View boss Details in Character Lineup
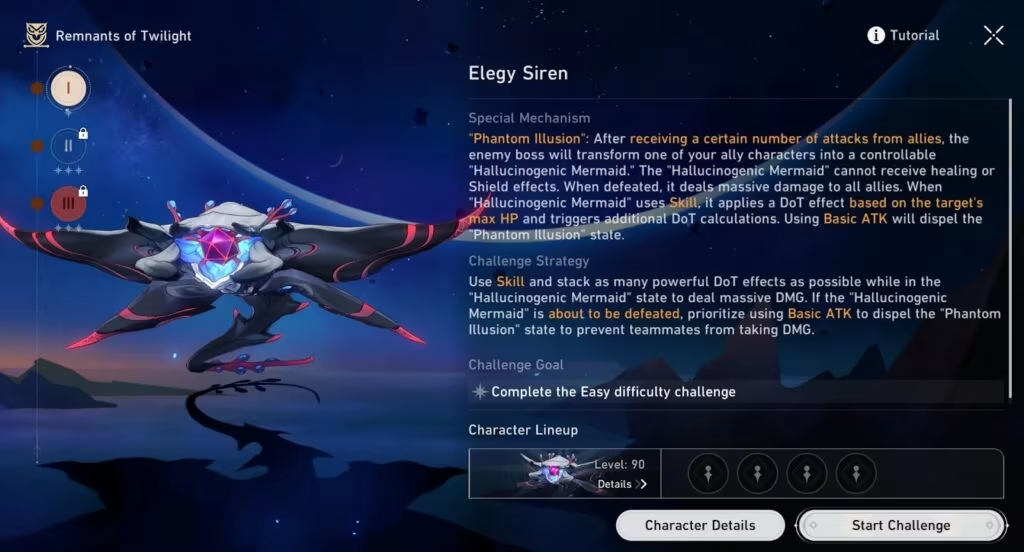Screen dimensions: 1024x552 coord(622,484)
